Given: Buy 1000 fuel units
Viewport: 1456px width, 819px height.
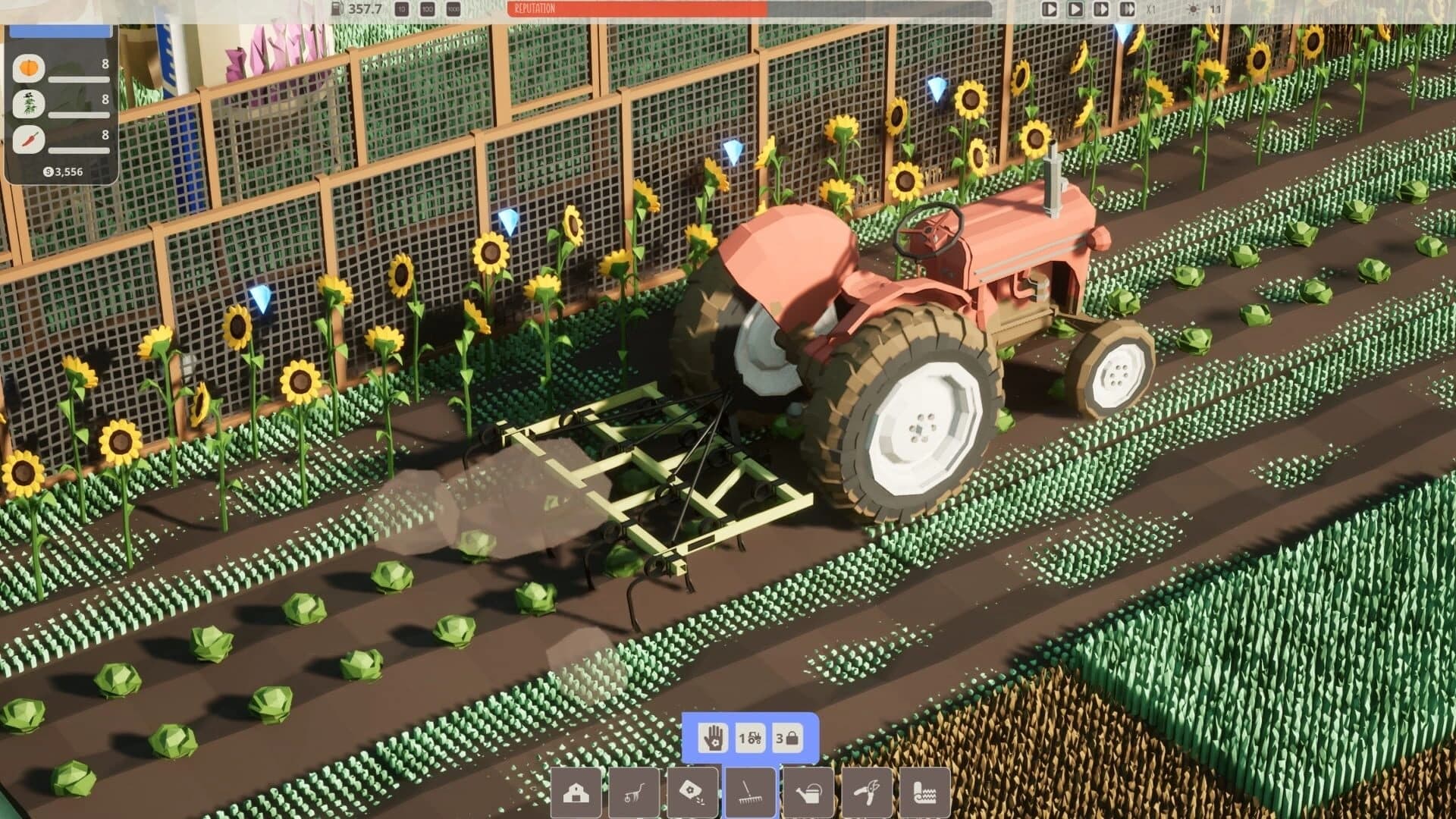Looking at the screenshot, I should point(452,10).
